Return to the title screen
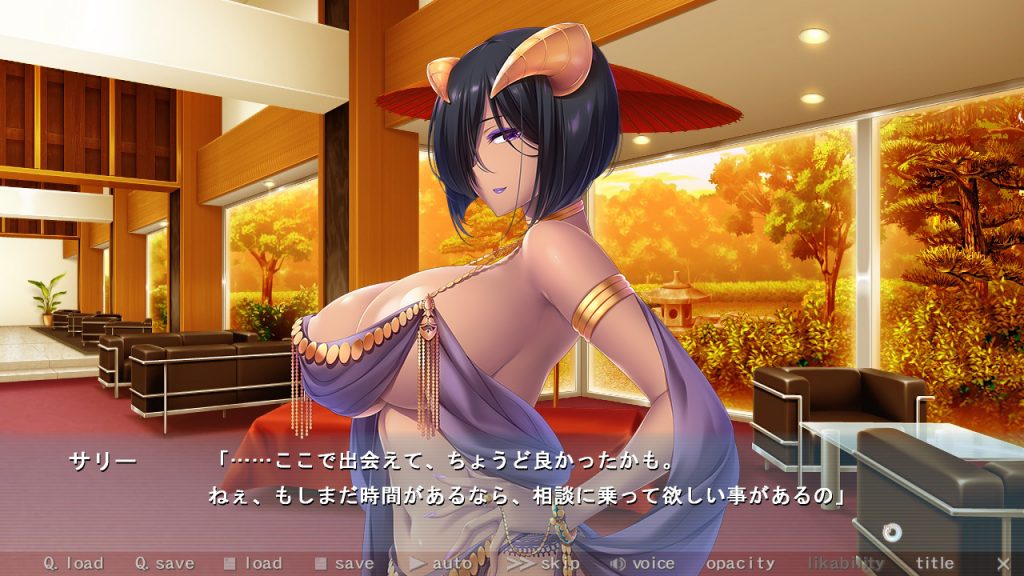This screenshot has height=576, width=1024. click(x=935, y=563)
